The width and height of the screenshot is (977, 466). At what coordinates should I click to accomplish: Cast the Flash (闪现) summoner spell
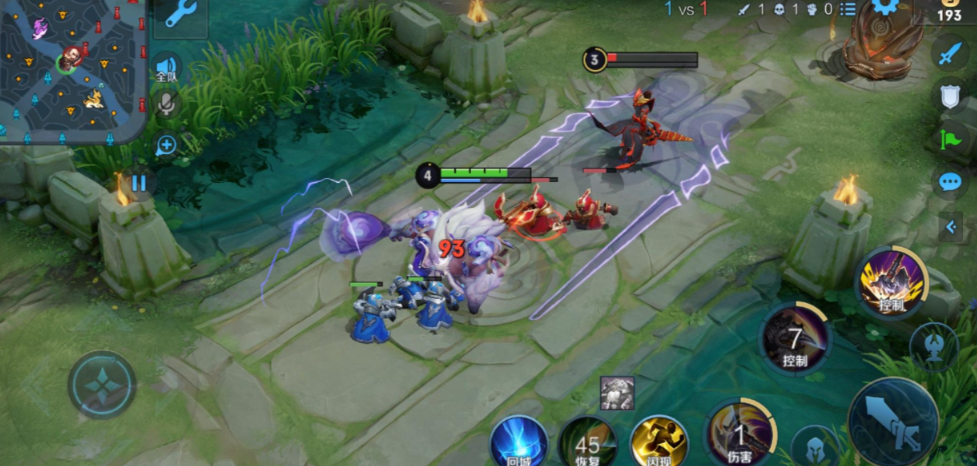coord(659,442)
